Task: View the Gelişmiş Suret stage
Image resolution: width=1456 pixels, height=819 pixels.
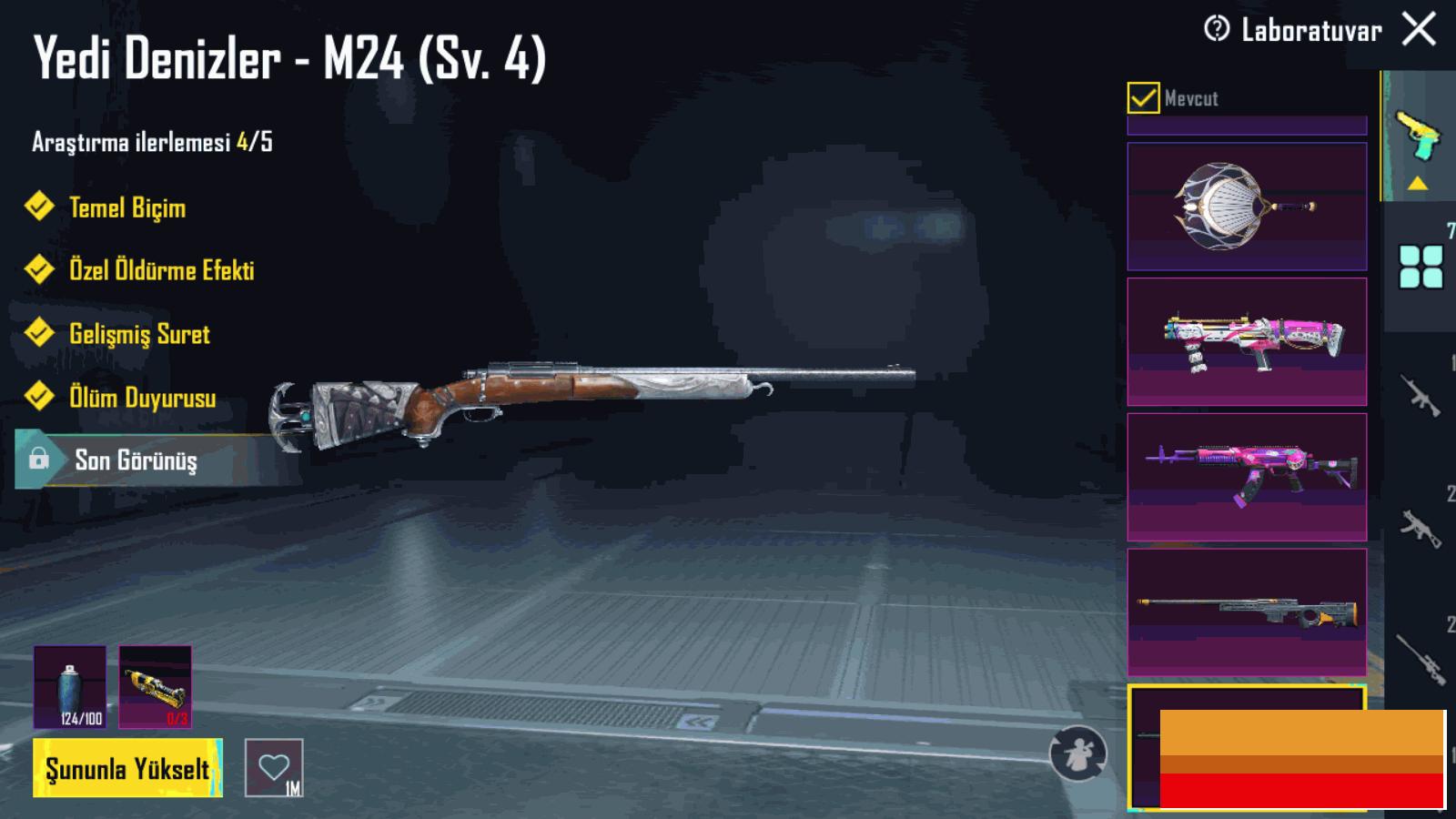Action: [x=139, y=334]
